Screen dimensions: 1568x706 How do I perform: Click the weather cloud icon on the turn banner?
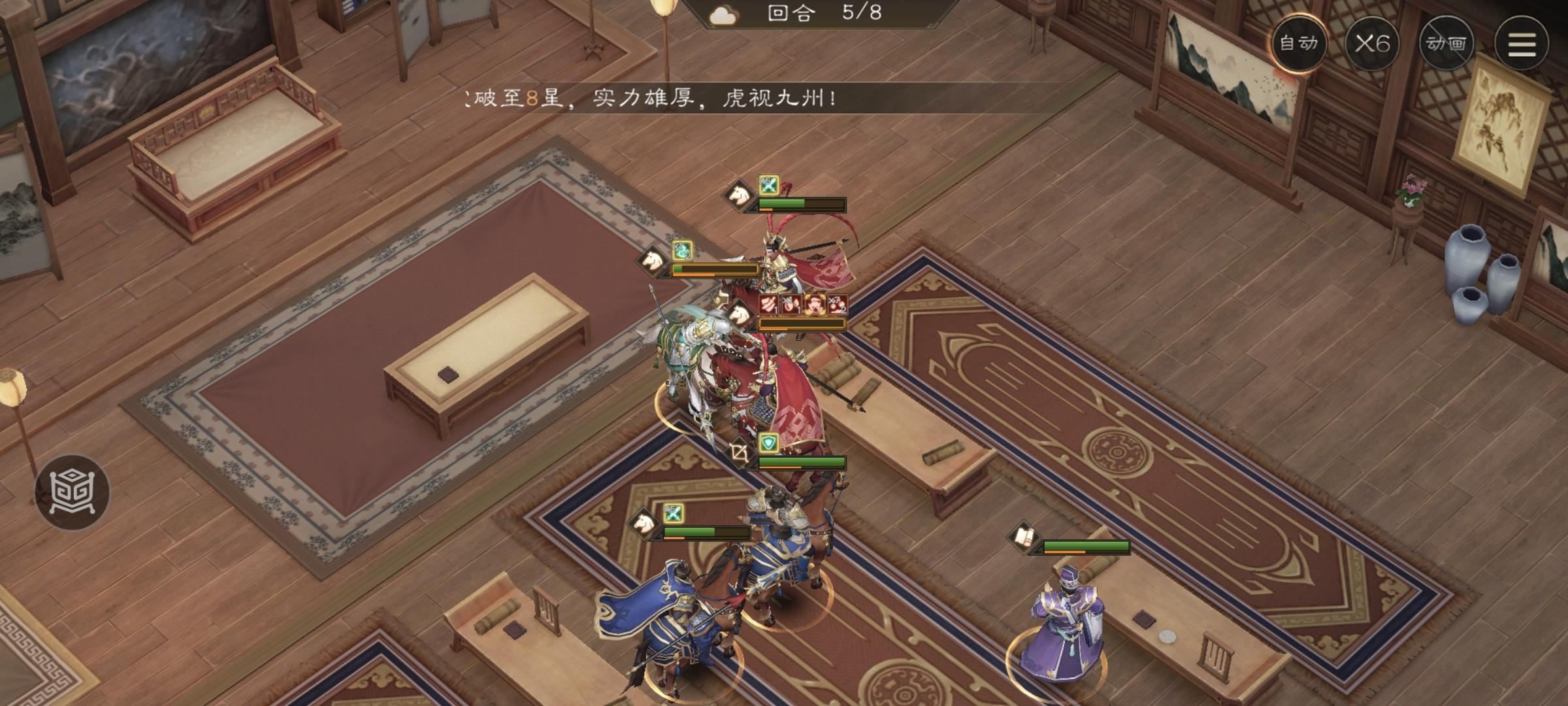point(723,13)
